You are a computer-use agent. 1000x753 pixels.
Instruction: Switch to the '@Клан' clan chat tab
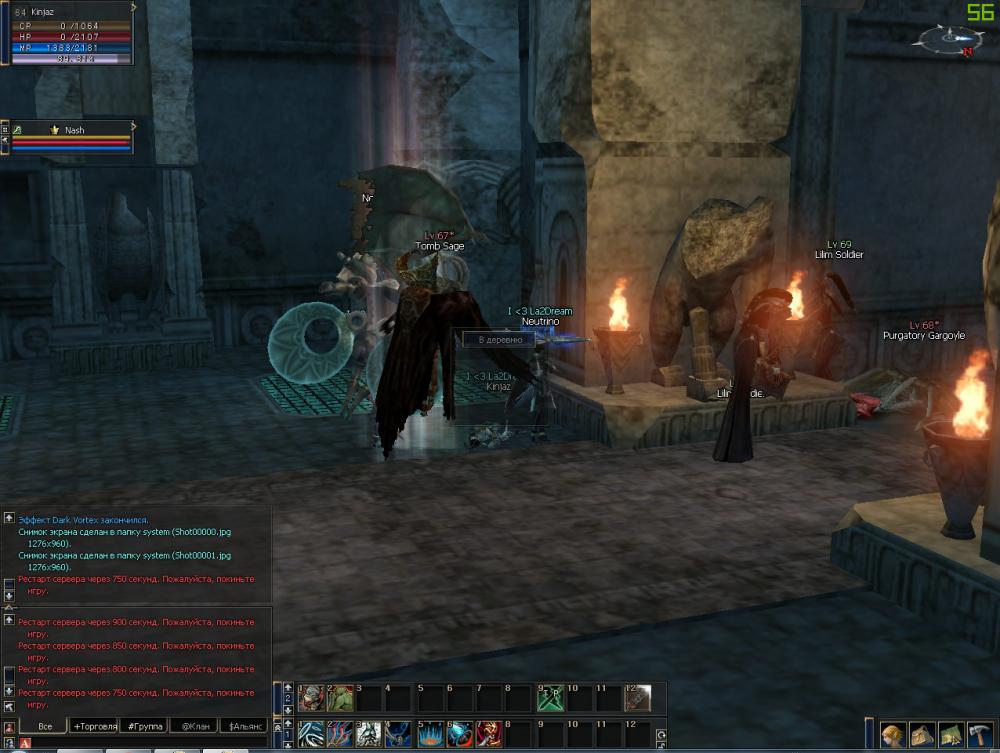[x=193, y=726]
